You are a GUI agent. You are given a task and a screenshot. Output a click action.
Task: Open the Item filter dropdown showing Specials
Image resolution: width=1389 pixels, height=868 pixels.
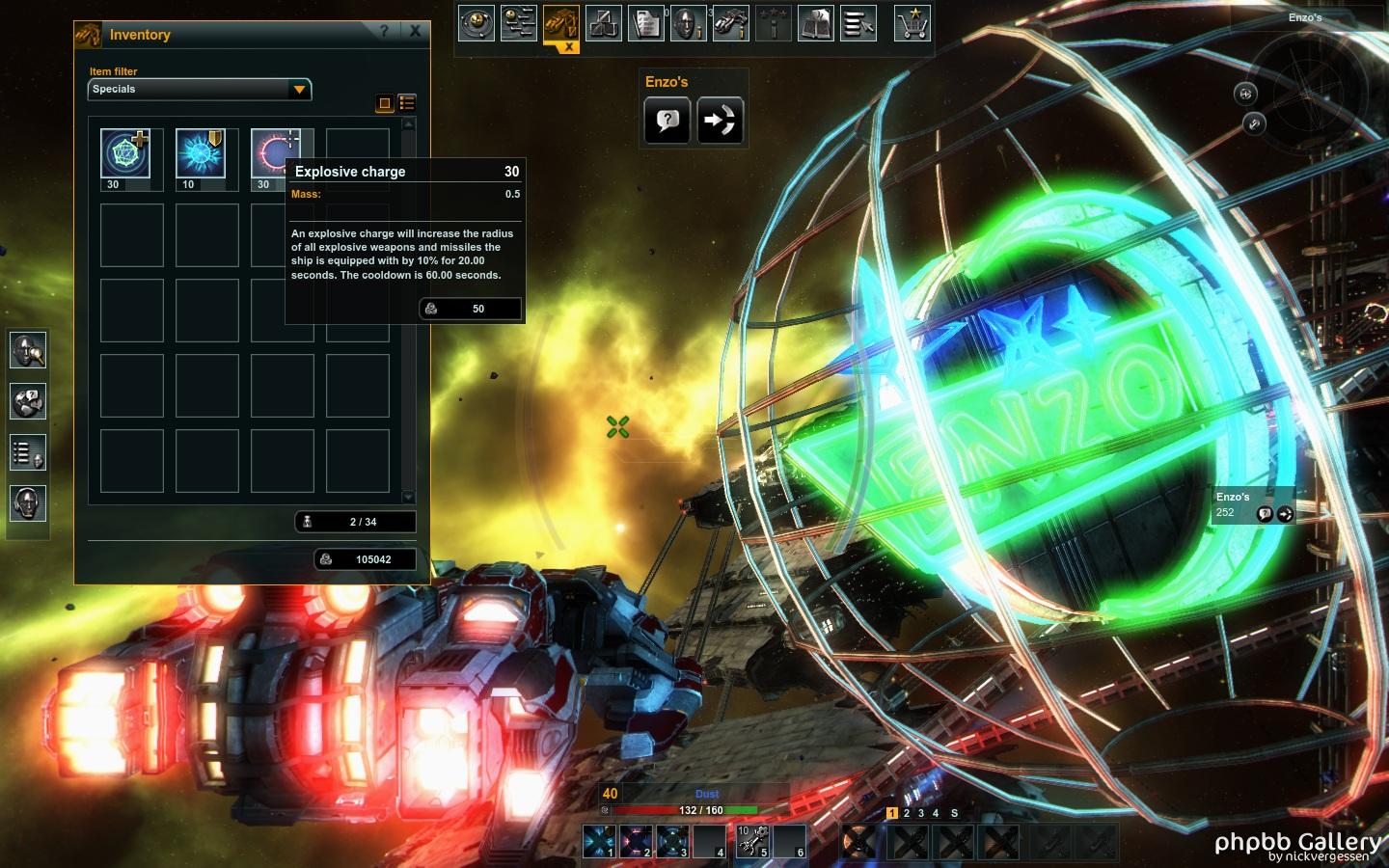pos(199,89)
